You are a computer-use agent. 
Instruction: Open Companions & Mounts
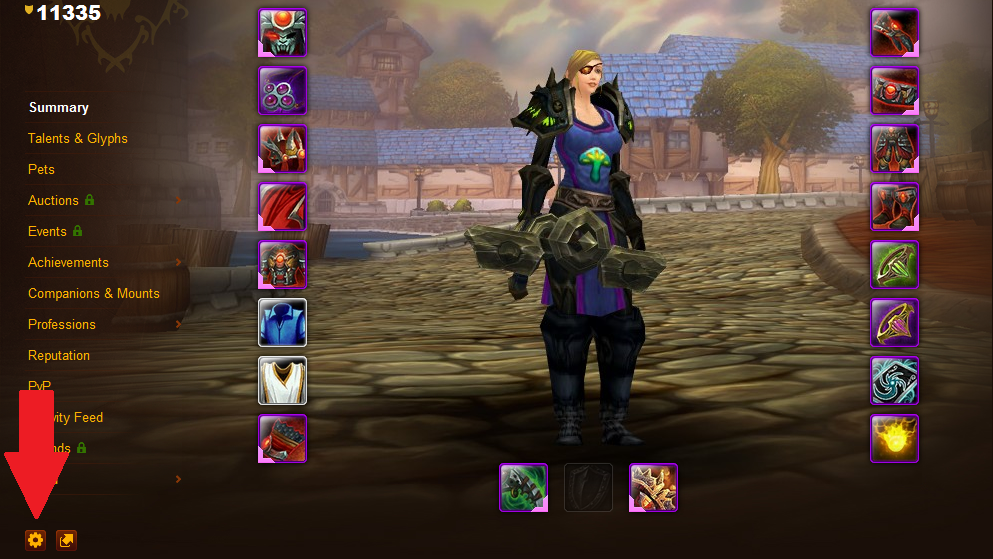click(x=94, y=294)
